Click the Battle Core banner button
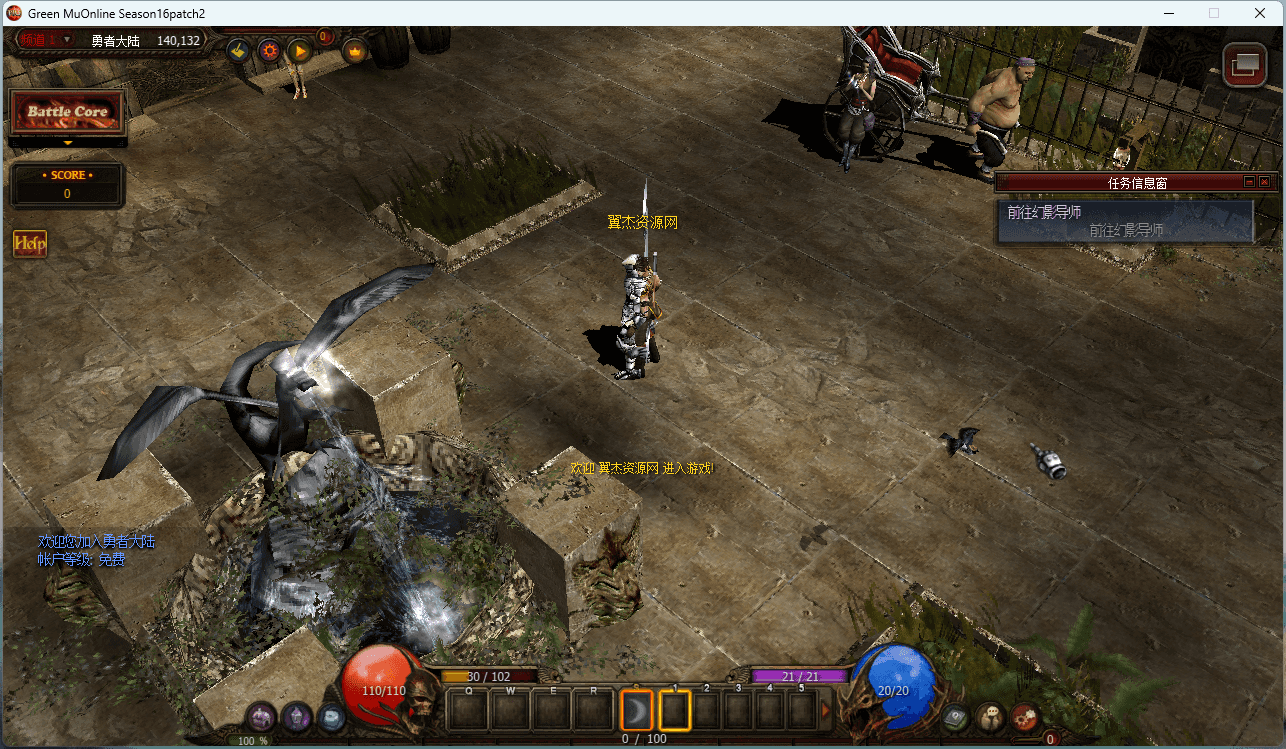The image size is (1286, 749). point(67,112)
